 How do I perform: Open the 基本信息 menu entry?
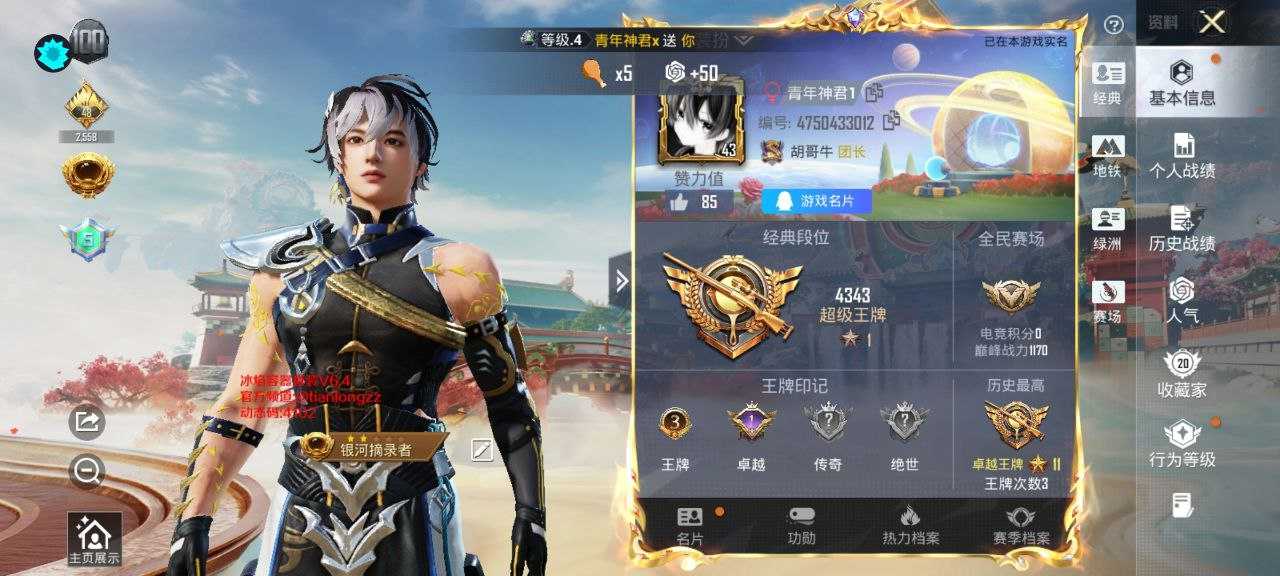pos(1182,83)
